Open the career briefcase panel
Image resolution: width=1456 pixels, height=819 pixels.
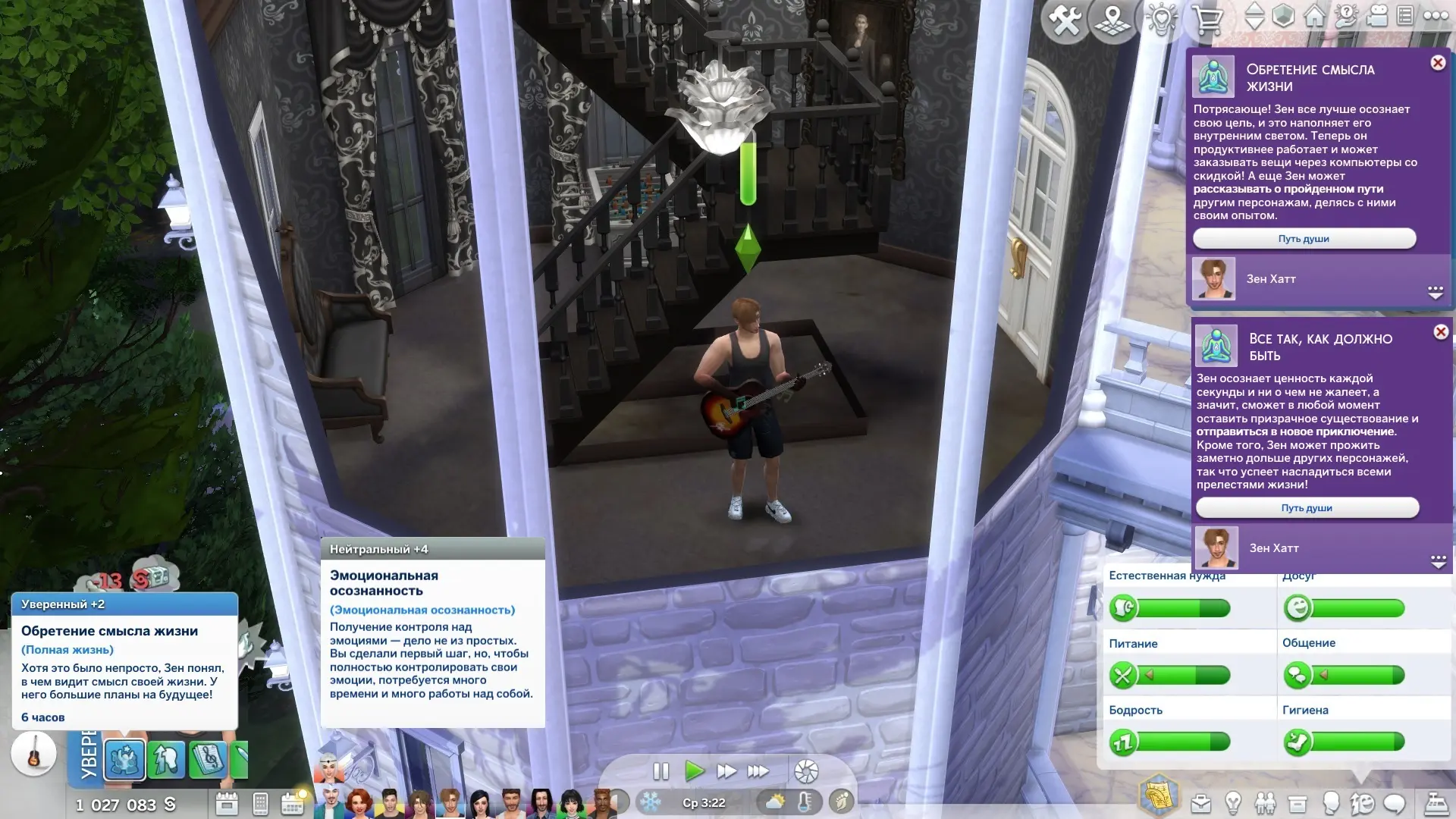(x=1200, y=803)
